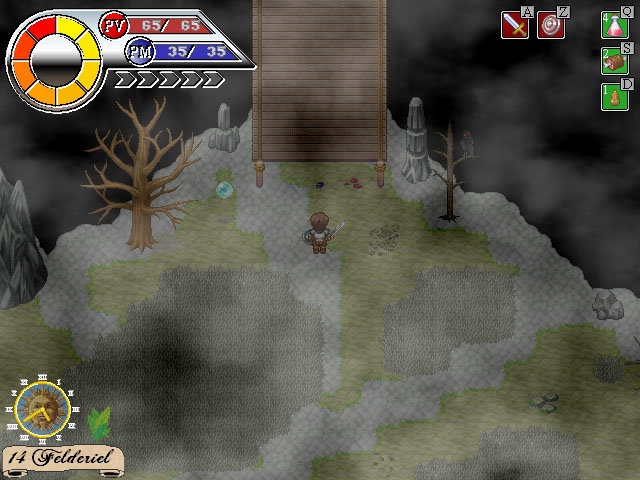Activate the round shield slot
The image size is (640, 480).
(551, 25)
